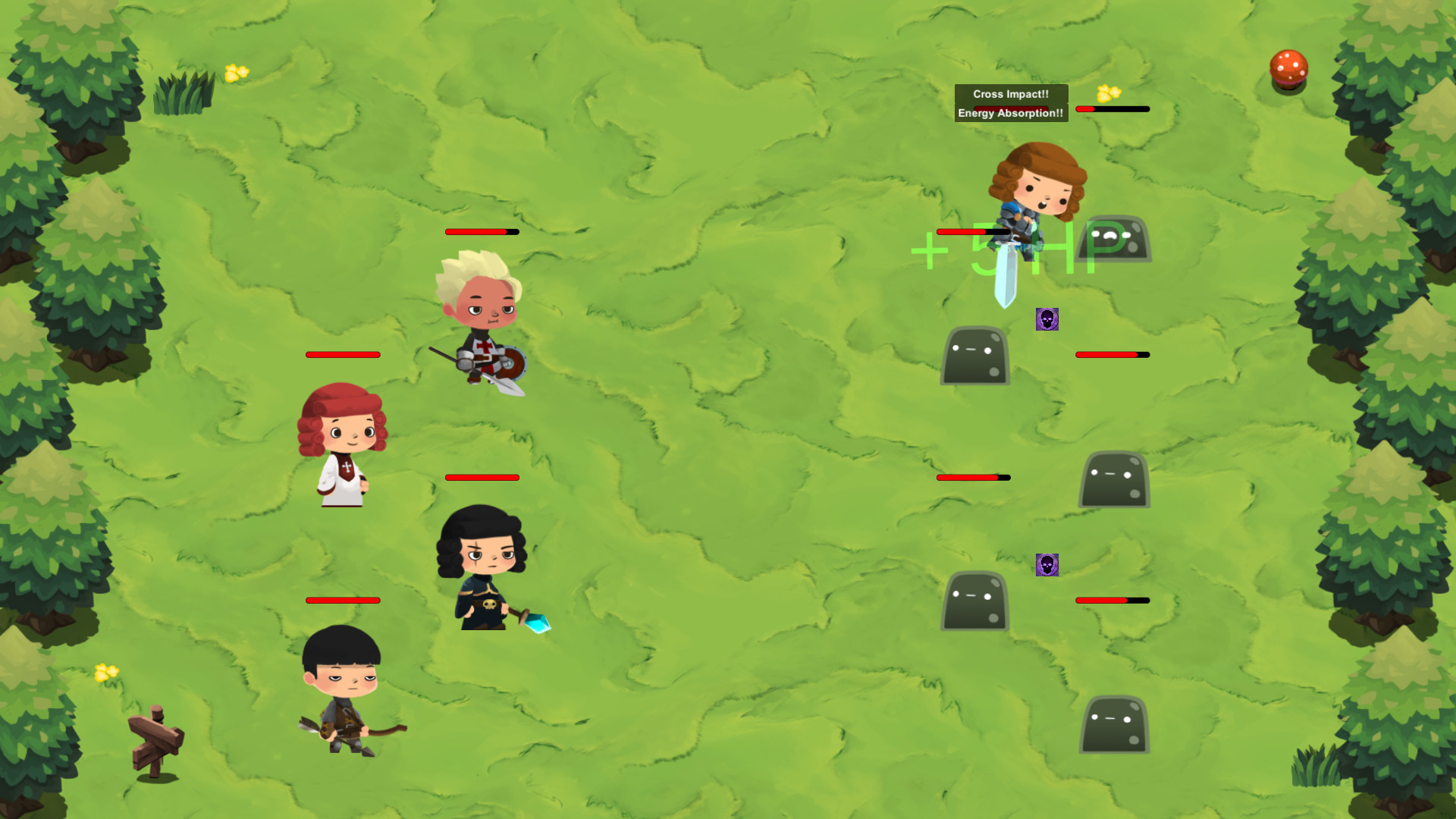The width and height of the screenshot is (1456, 819).
Task: Click the skull debuff icon near the lower slime
Action: pos(1047,566)
